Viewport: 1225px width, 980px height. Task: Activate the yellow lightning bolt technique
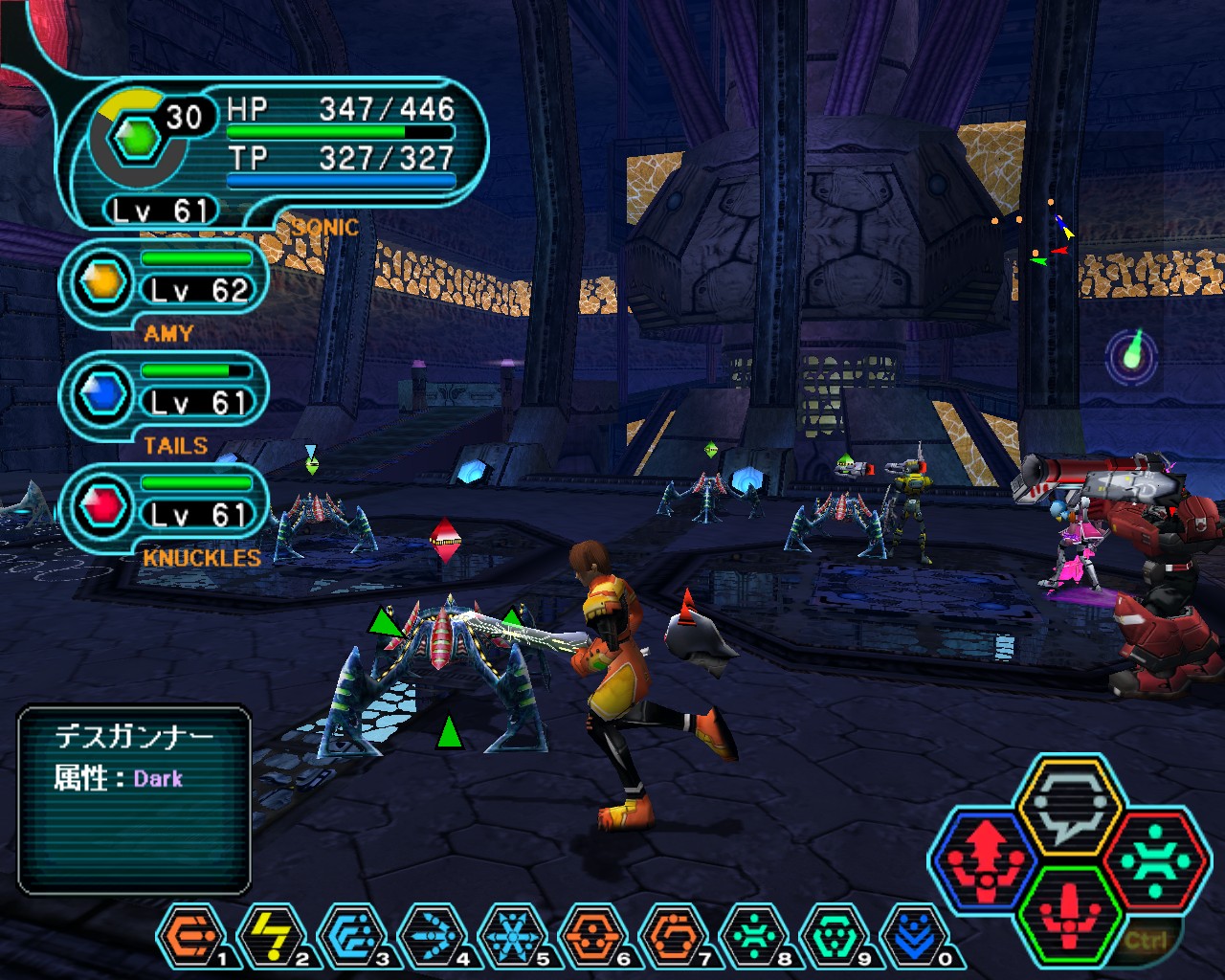pos(271,935)
